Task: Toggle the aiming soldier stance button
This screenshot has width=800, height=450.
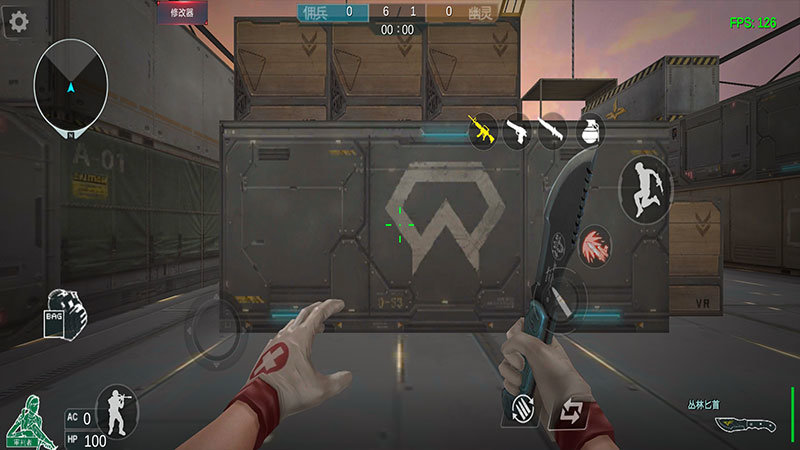Action: pos(116,410)
